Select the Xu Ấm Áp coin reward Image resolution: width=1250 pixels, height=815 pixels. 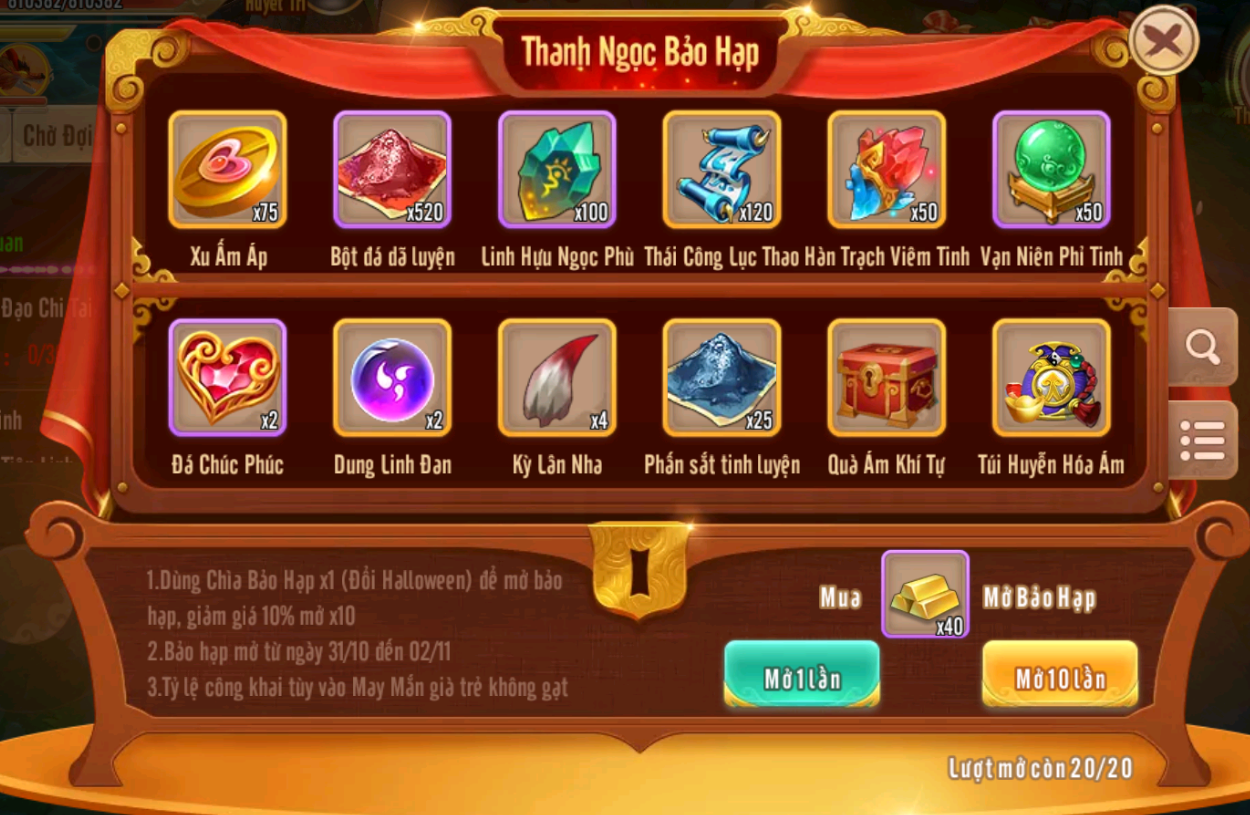coord(228,169)
